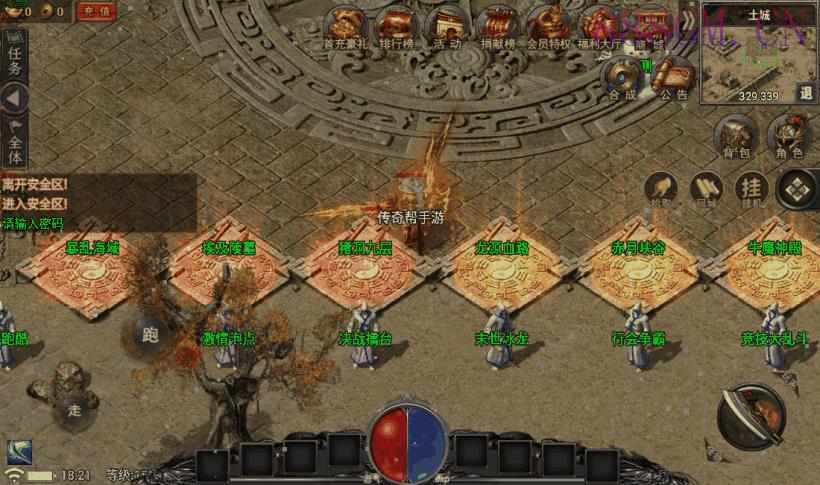Open the 捐献榜 donation ranking

click(497, 26)
